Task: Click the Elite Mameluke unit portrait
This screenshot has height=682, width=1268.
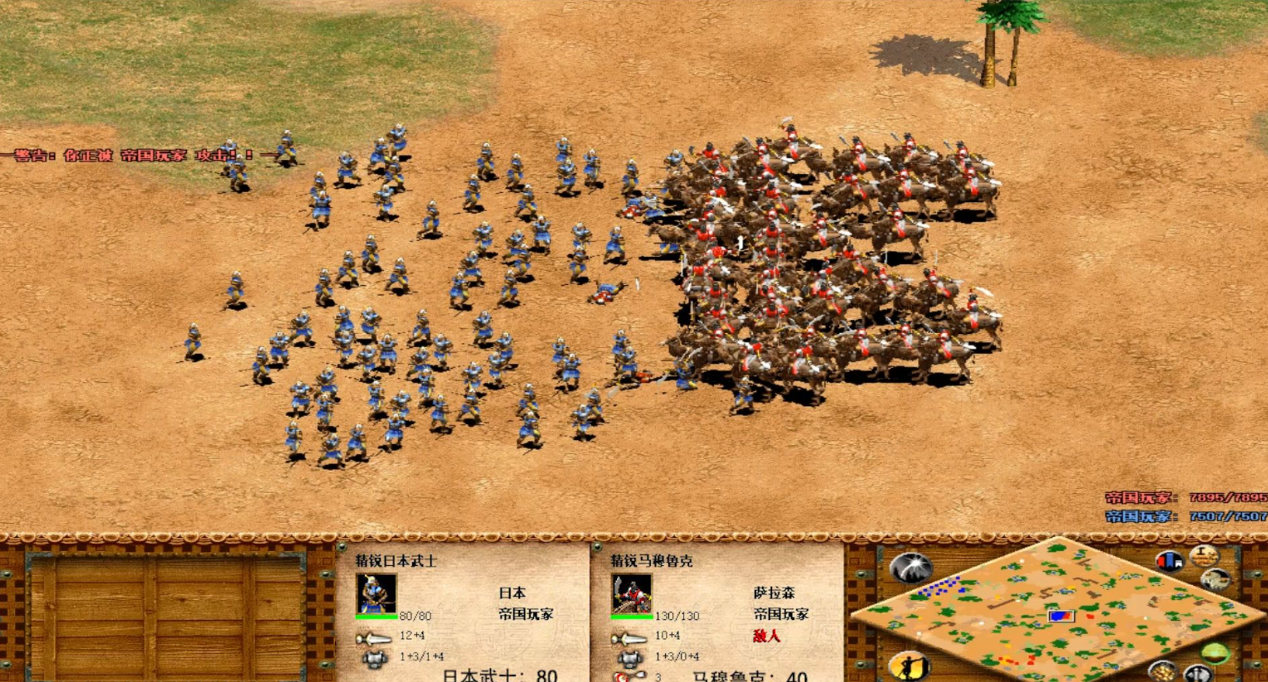Action: tap(632, 593)
